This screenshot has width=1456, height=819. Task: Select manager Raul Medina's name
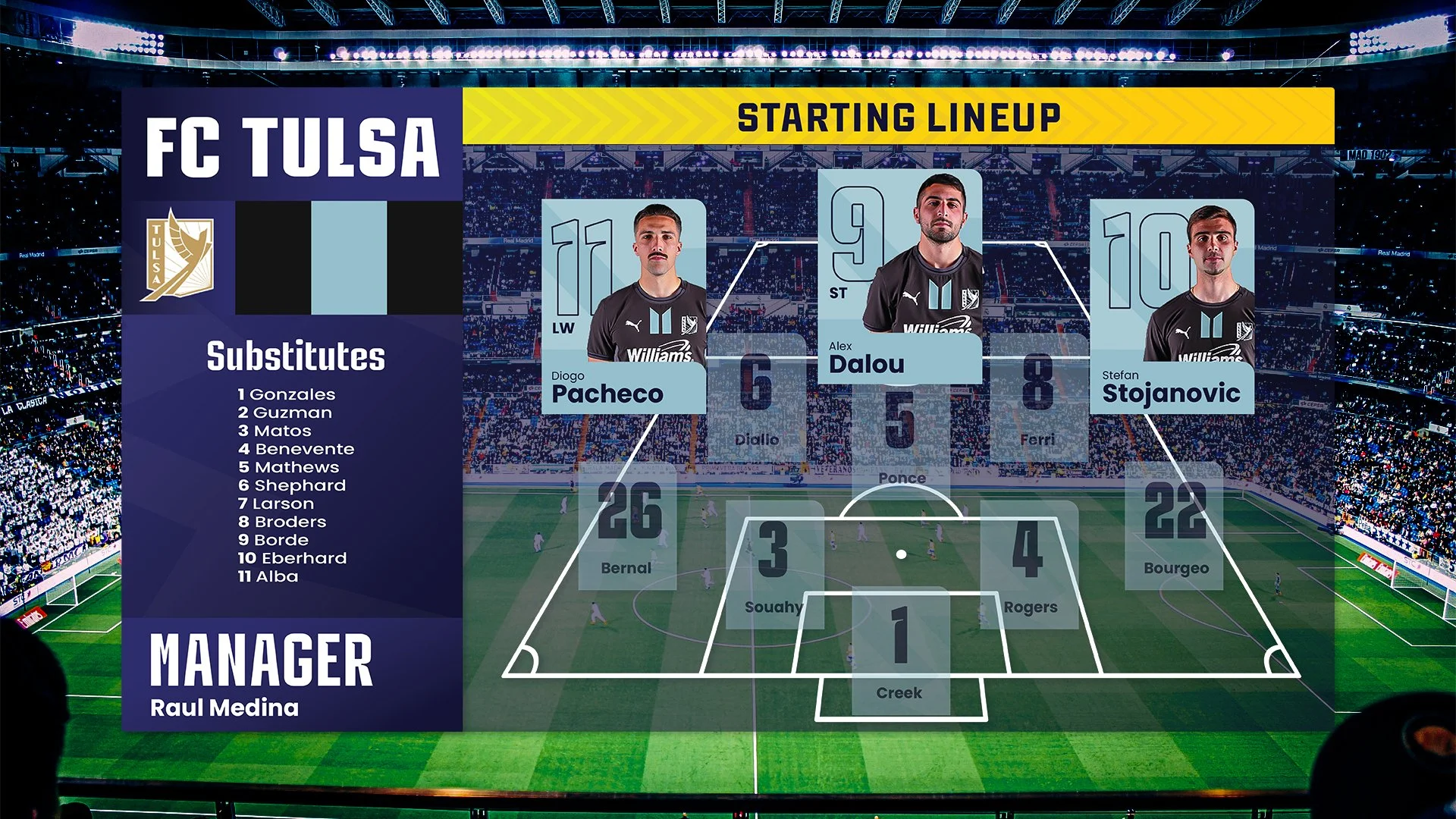[224, 708]
